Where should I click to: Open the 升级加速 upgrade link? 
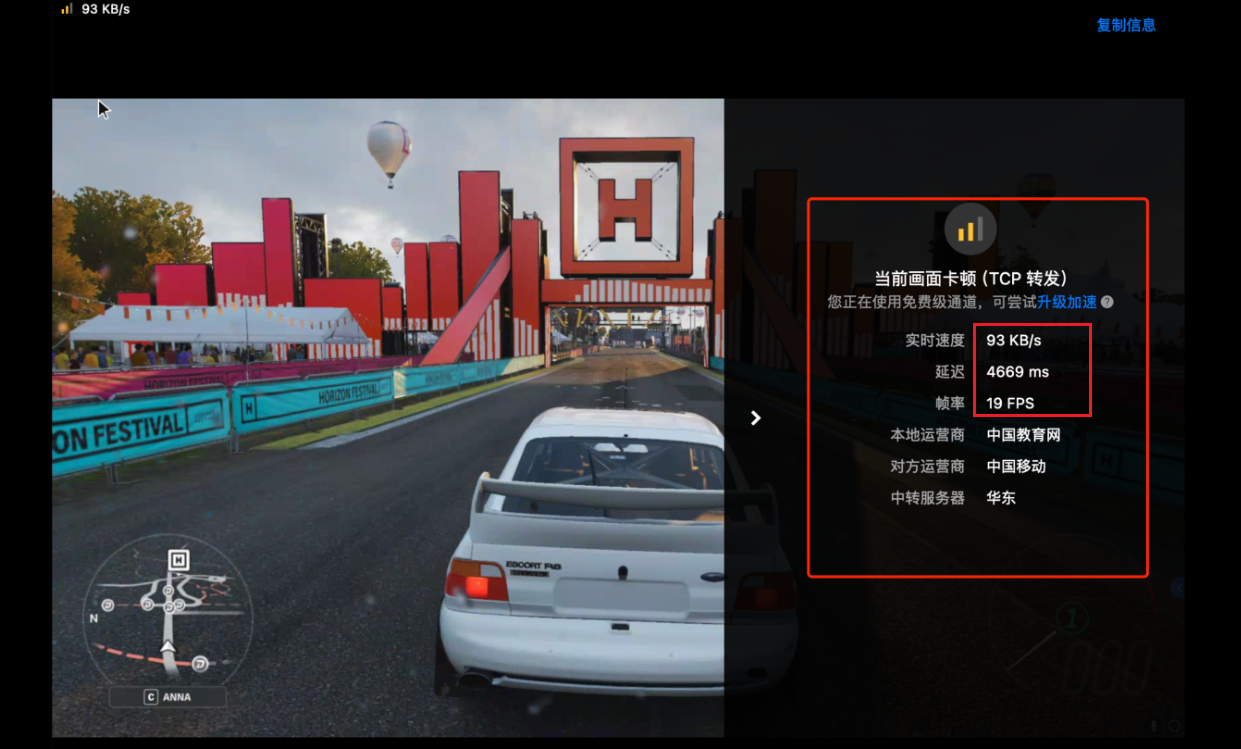click(1066, 302)
